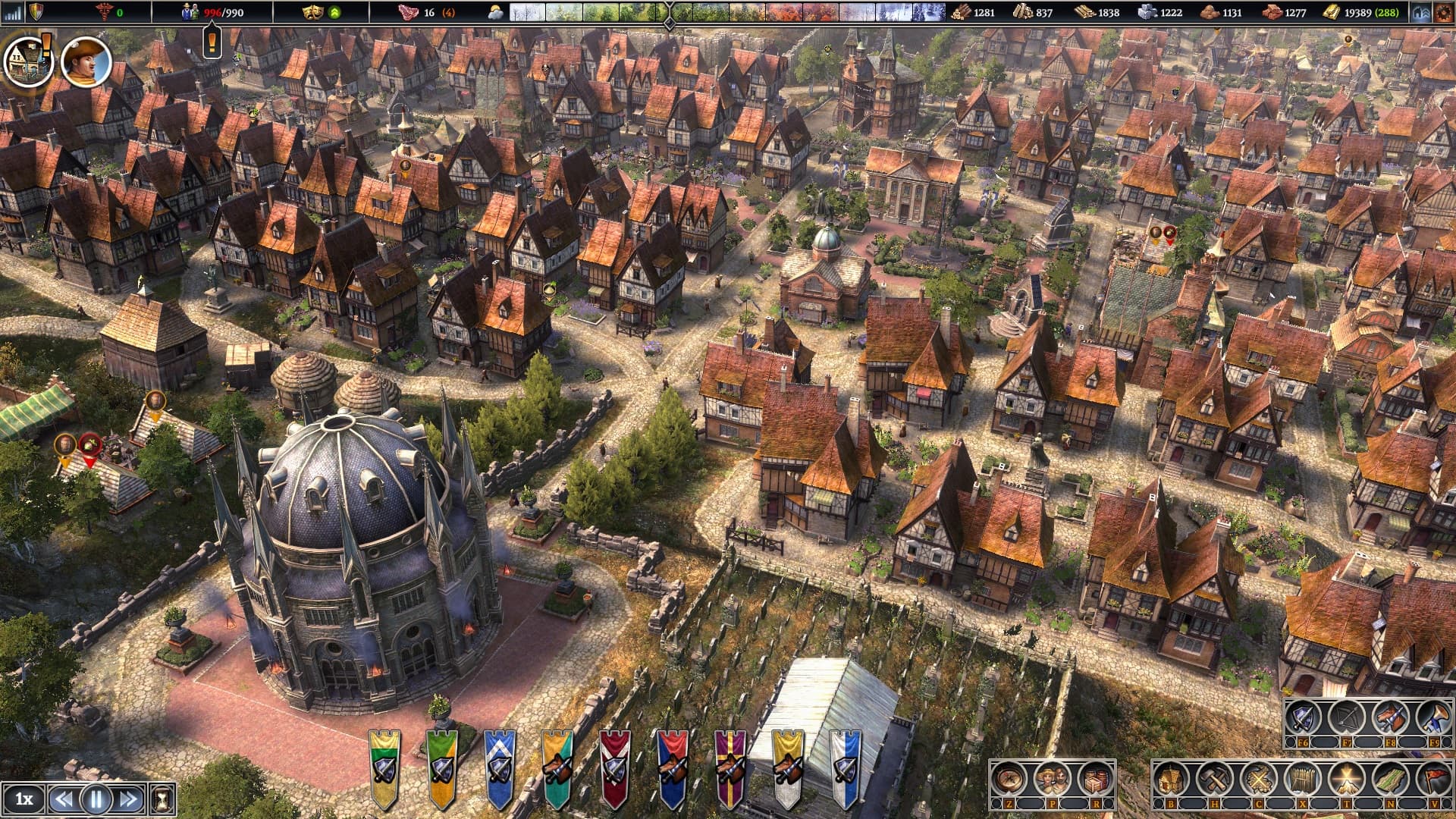Screen dimensions: 1456x819
Task: Select the bow archers group
Action: 1347,717
